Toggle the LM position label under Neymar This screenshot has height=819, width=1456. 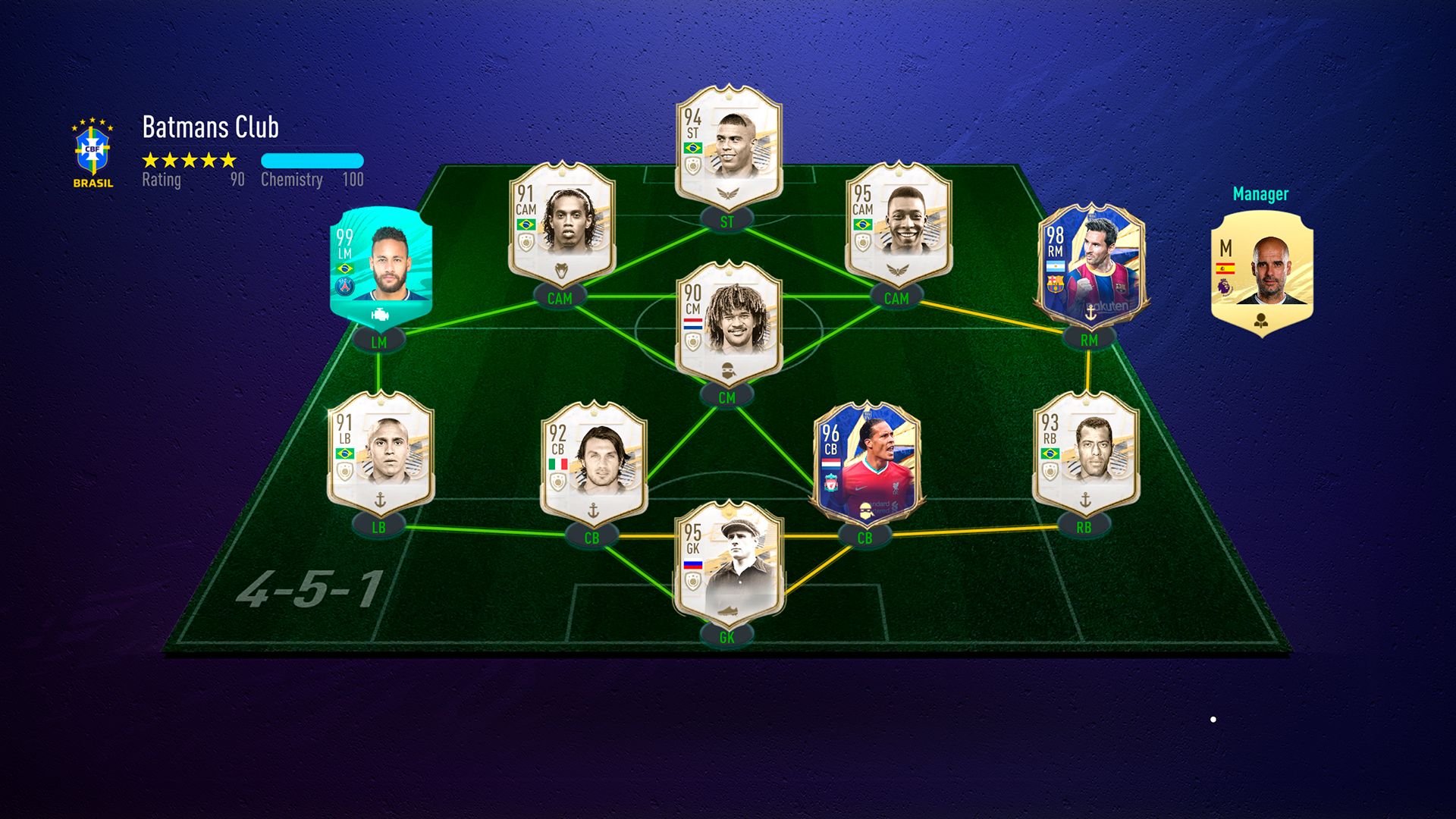pos(379,341)
